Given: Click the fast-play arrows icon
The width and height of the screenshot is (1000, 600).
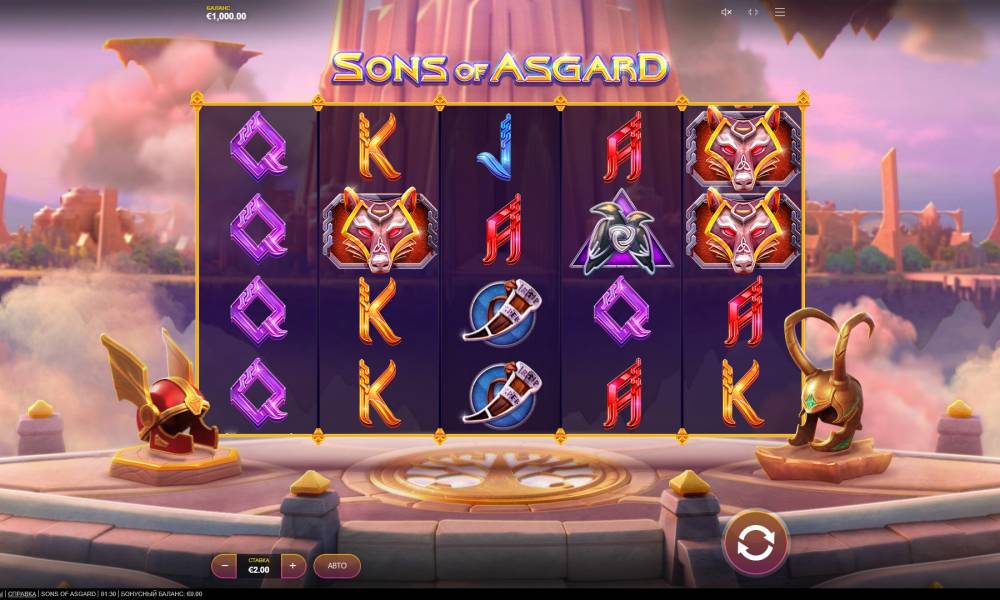Looking at the screenshot, I should [x=753, y=12].
